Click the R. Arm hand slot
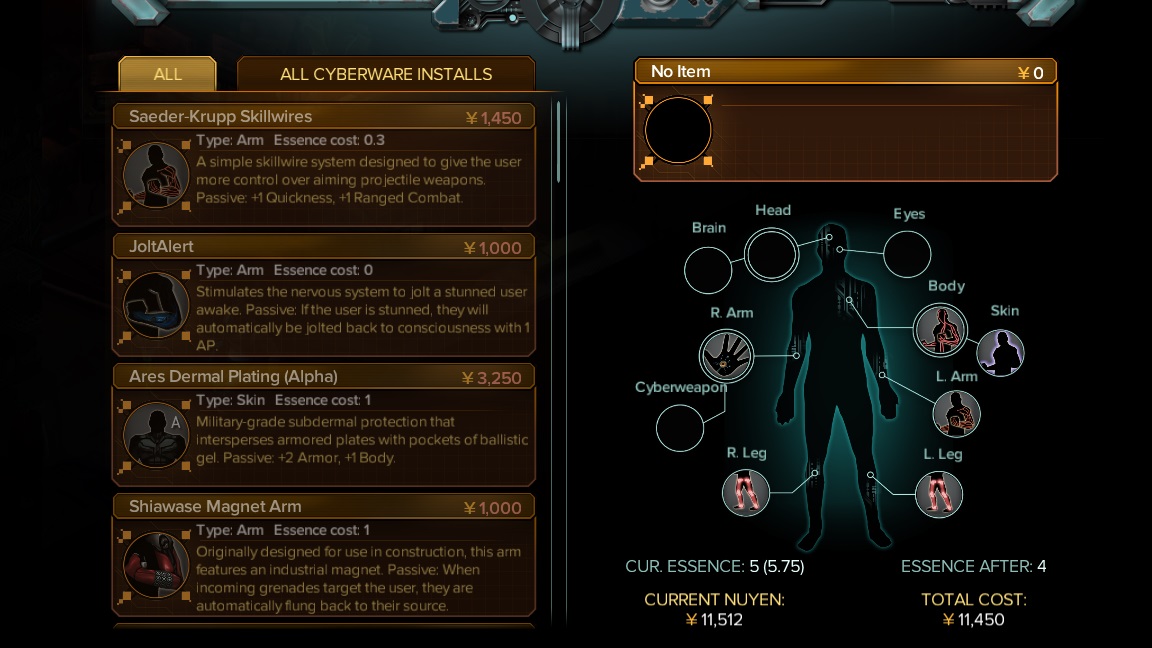1152x648 pixels. click(725, 355)
